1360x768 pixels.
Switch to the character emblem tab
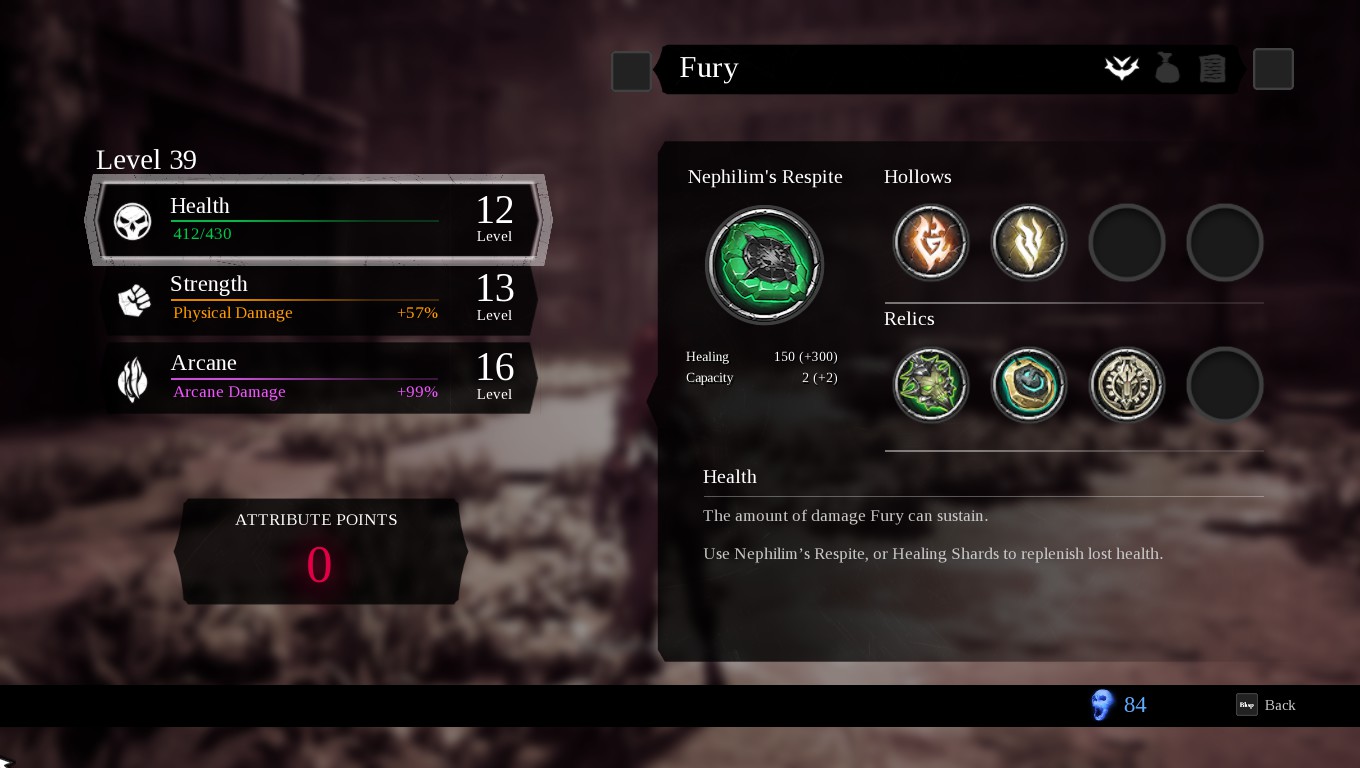coord(1122,68)
